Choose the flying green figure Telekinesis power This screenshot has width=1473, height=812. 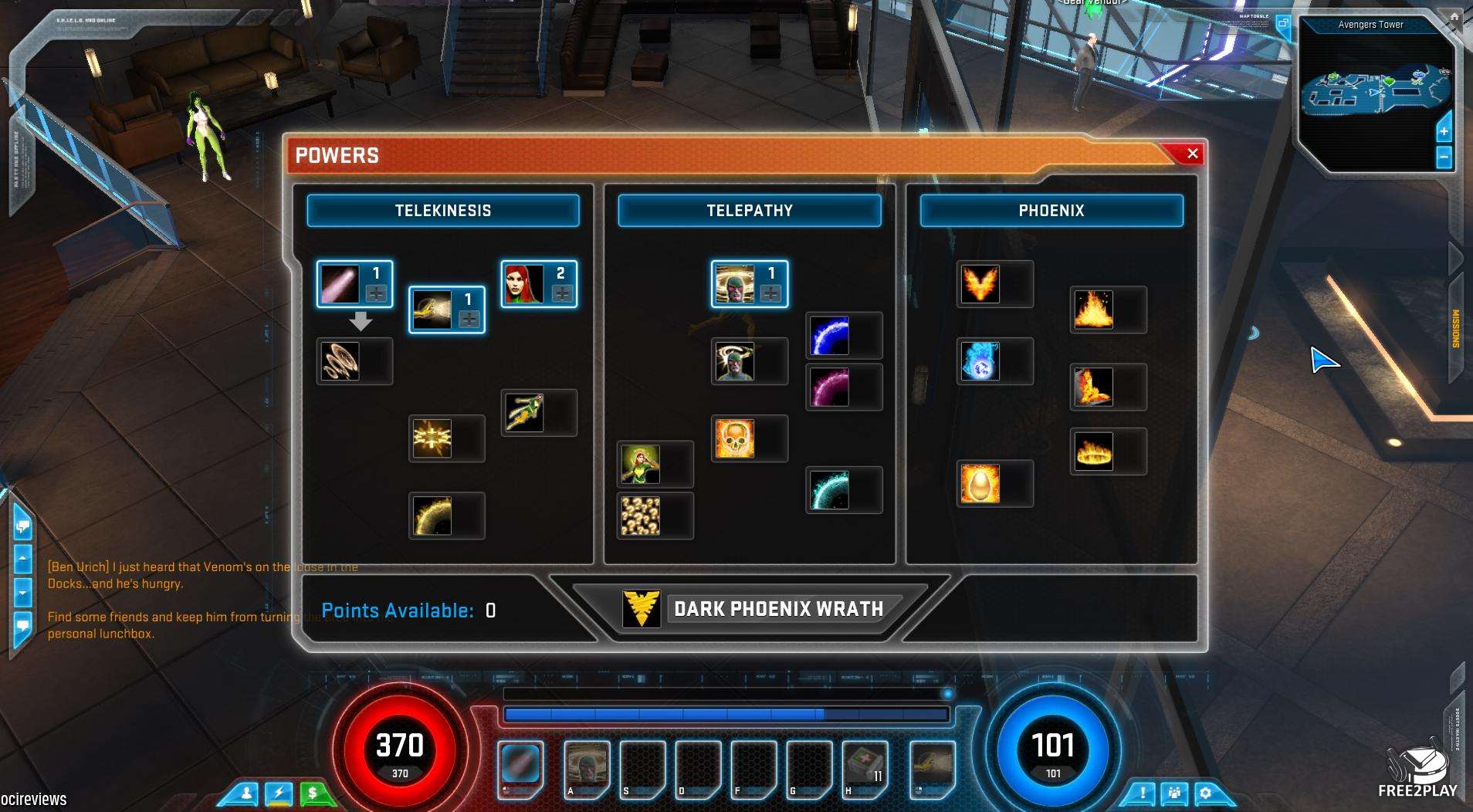pos(525,412)
